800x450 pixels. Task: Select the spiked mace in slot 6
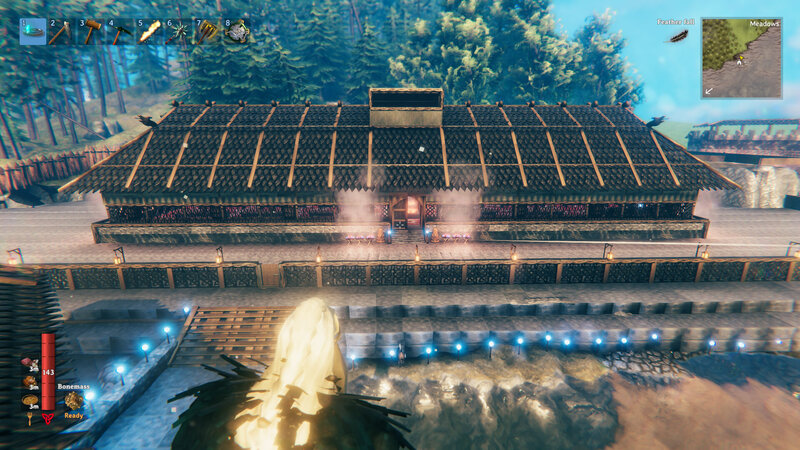coord(178,31)
